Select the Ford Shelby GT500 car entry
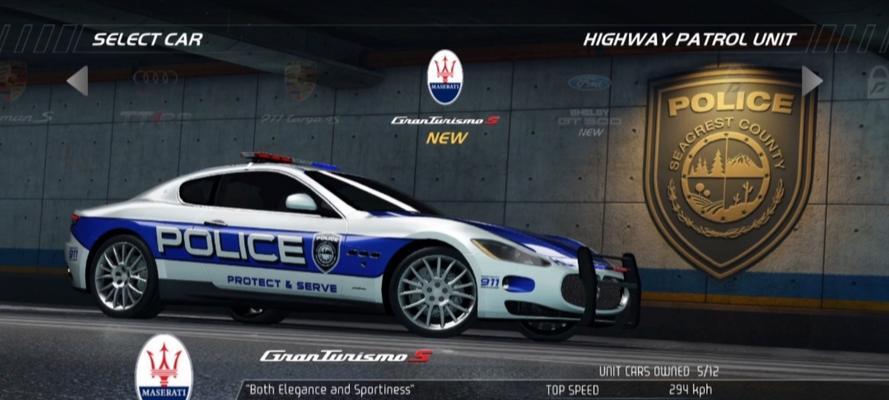 (x=589, y=102)
